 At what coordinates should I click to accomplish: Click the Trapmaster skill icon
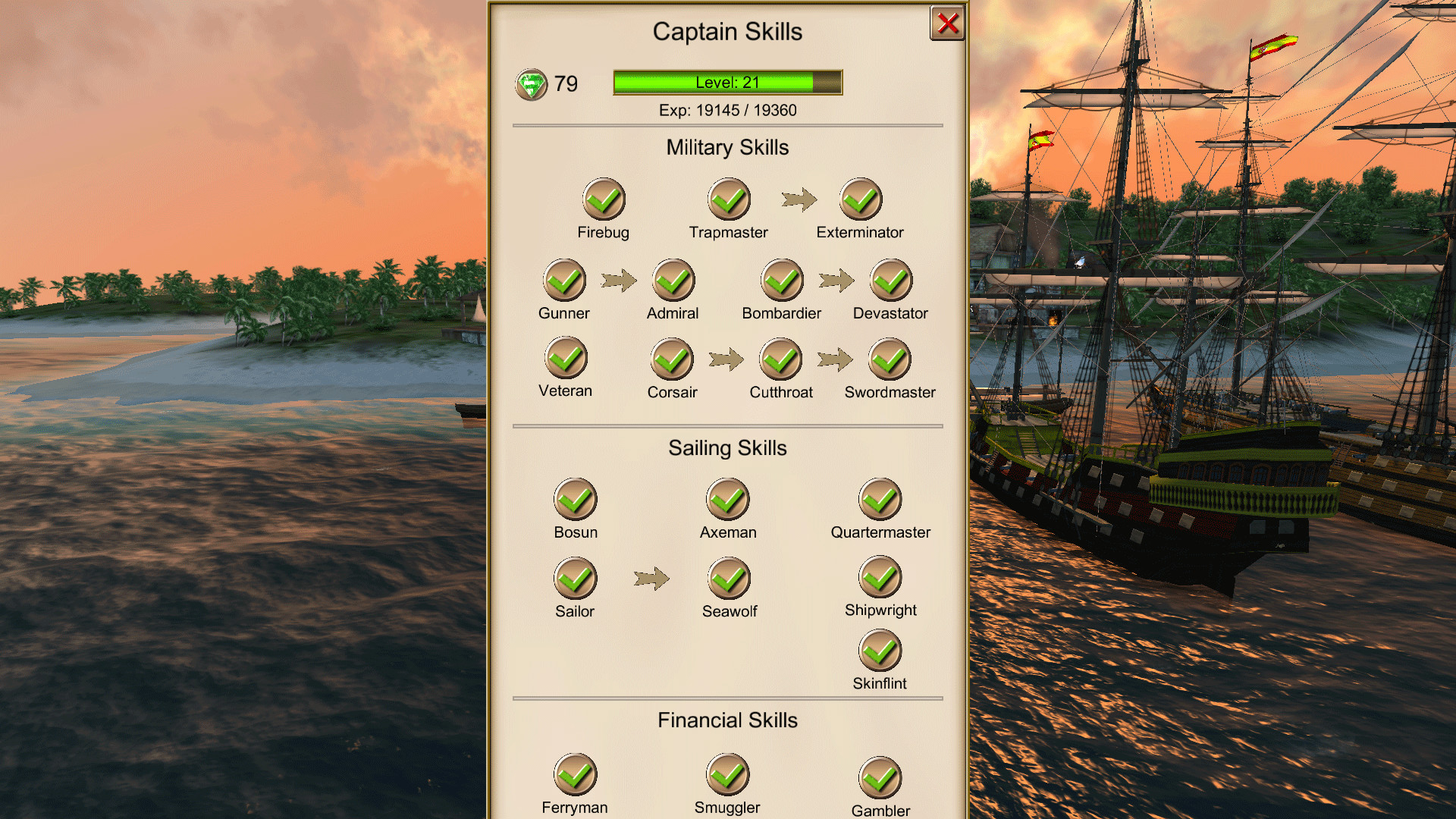tap(729, 200)
